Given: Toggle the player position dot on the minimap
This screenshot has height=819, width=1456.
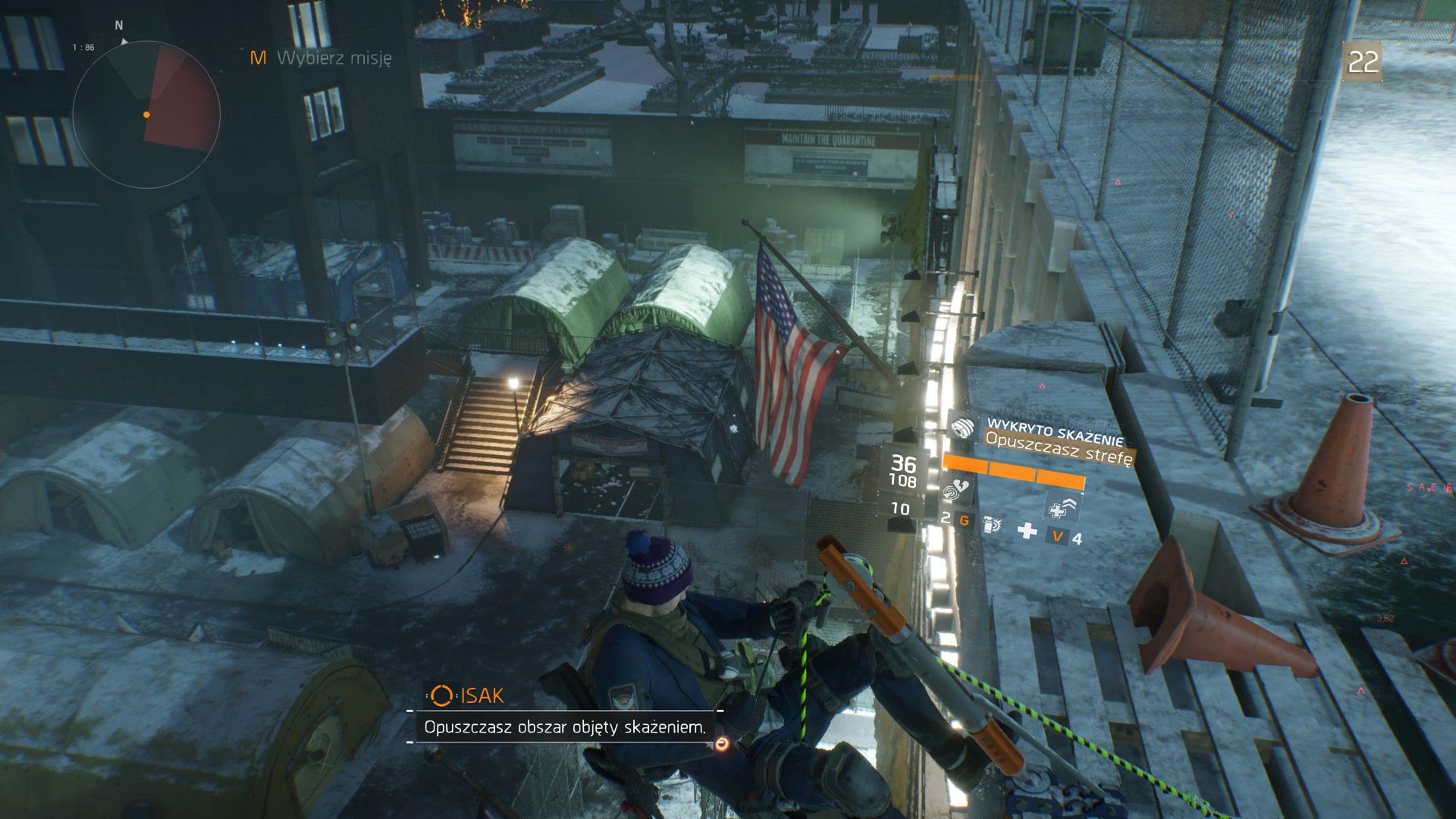Looking at the screenshot, I should [x=146, y=115].
